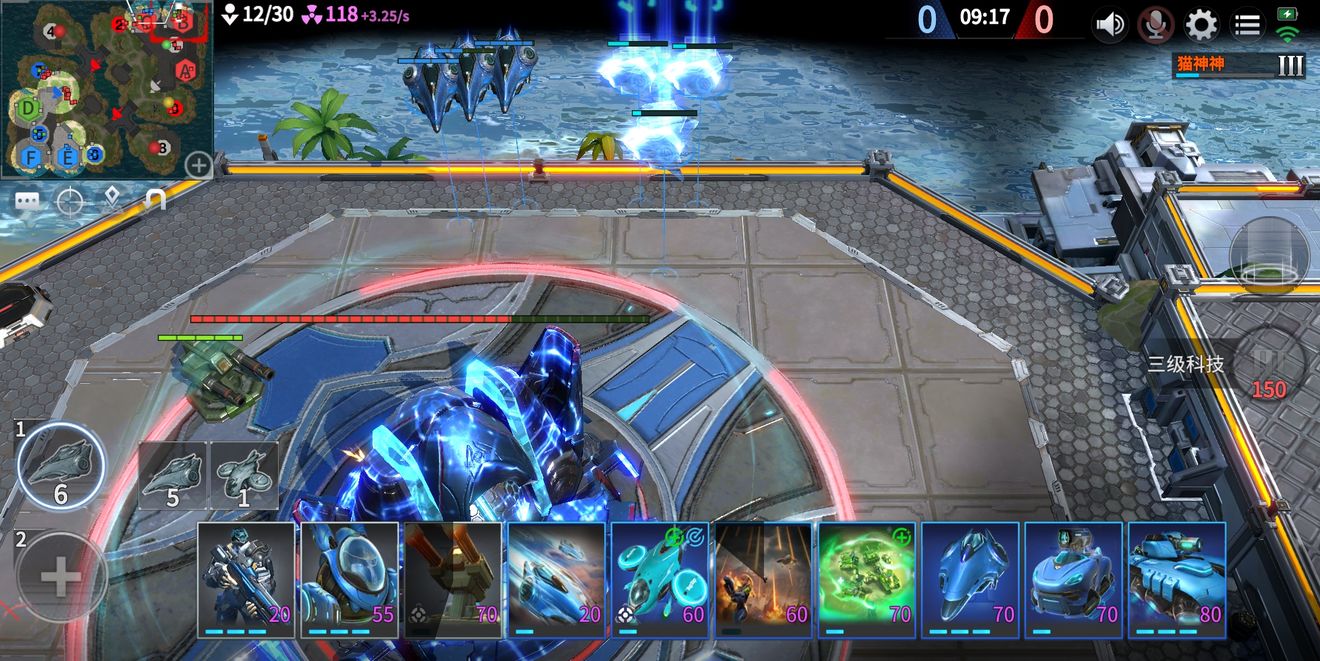Viewport: 1320px width, 661px height.
Task: Use the green tank reinforcement card costing 70
Action: click(867, 580)
